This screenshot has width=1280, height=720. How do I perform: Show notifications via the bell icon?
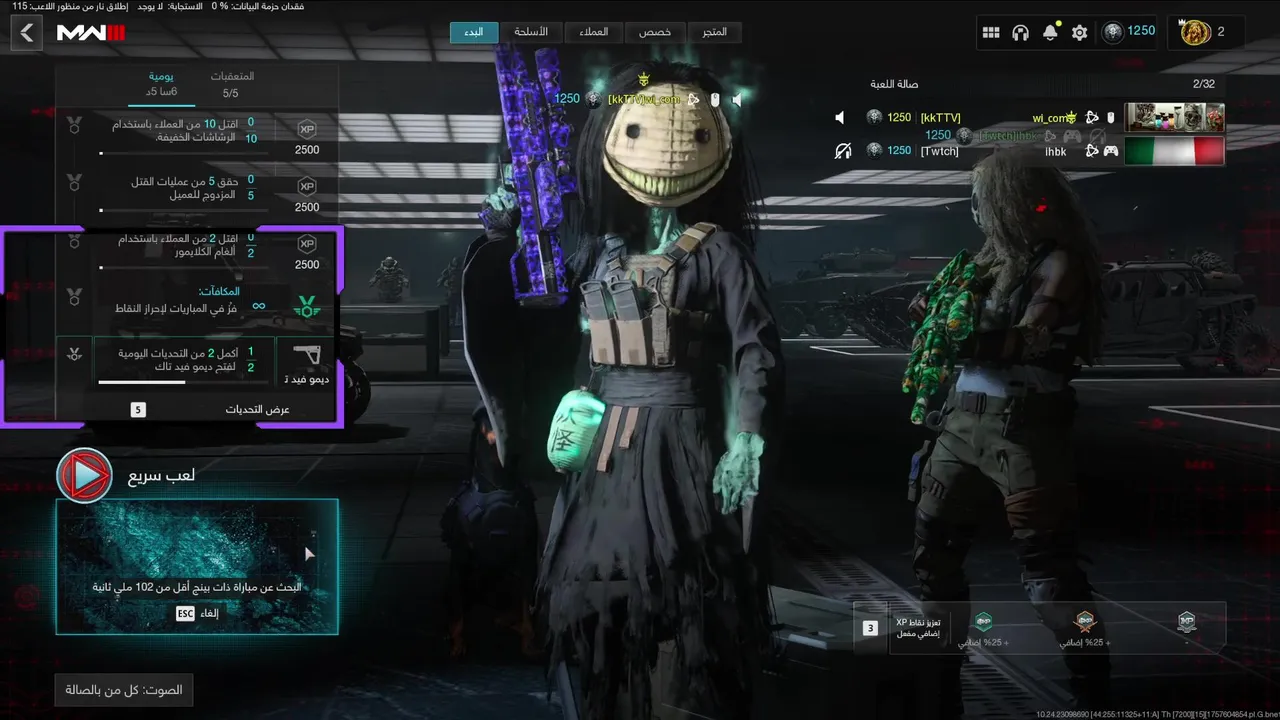[x=1050, y=33]
